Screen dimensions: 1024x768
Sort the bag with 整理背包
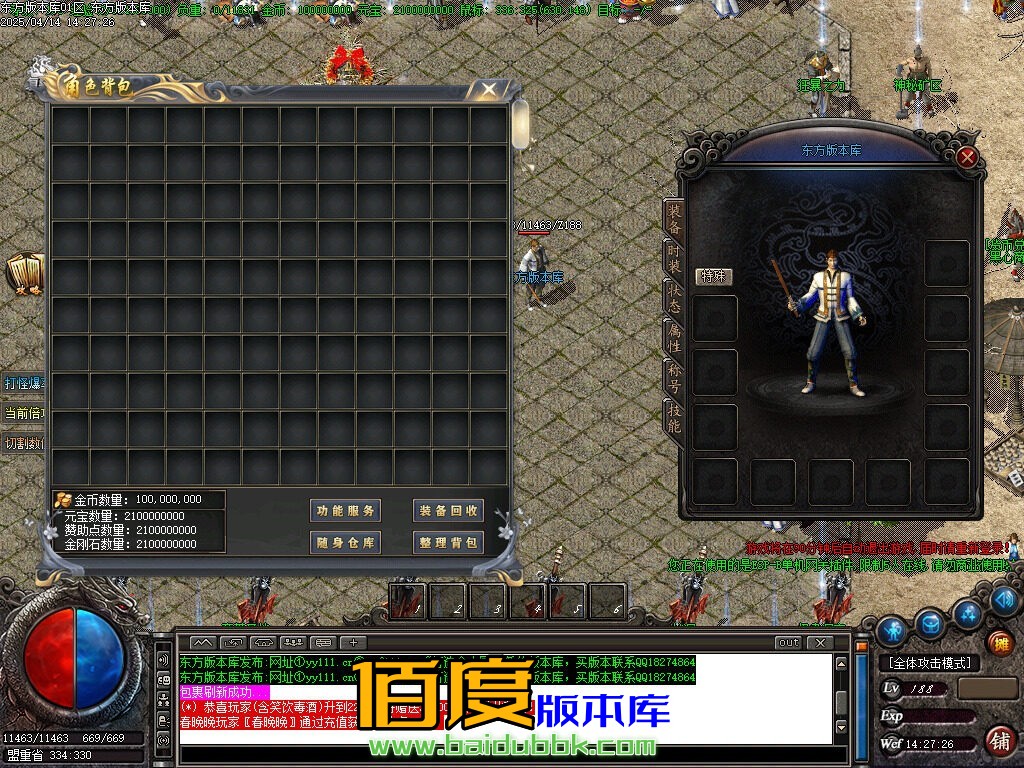[449, 542]
